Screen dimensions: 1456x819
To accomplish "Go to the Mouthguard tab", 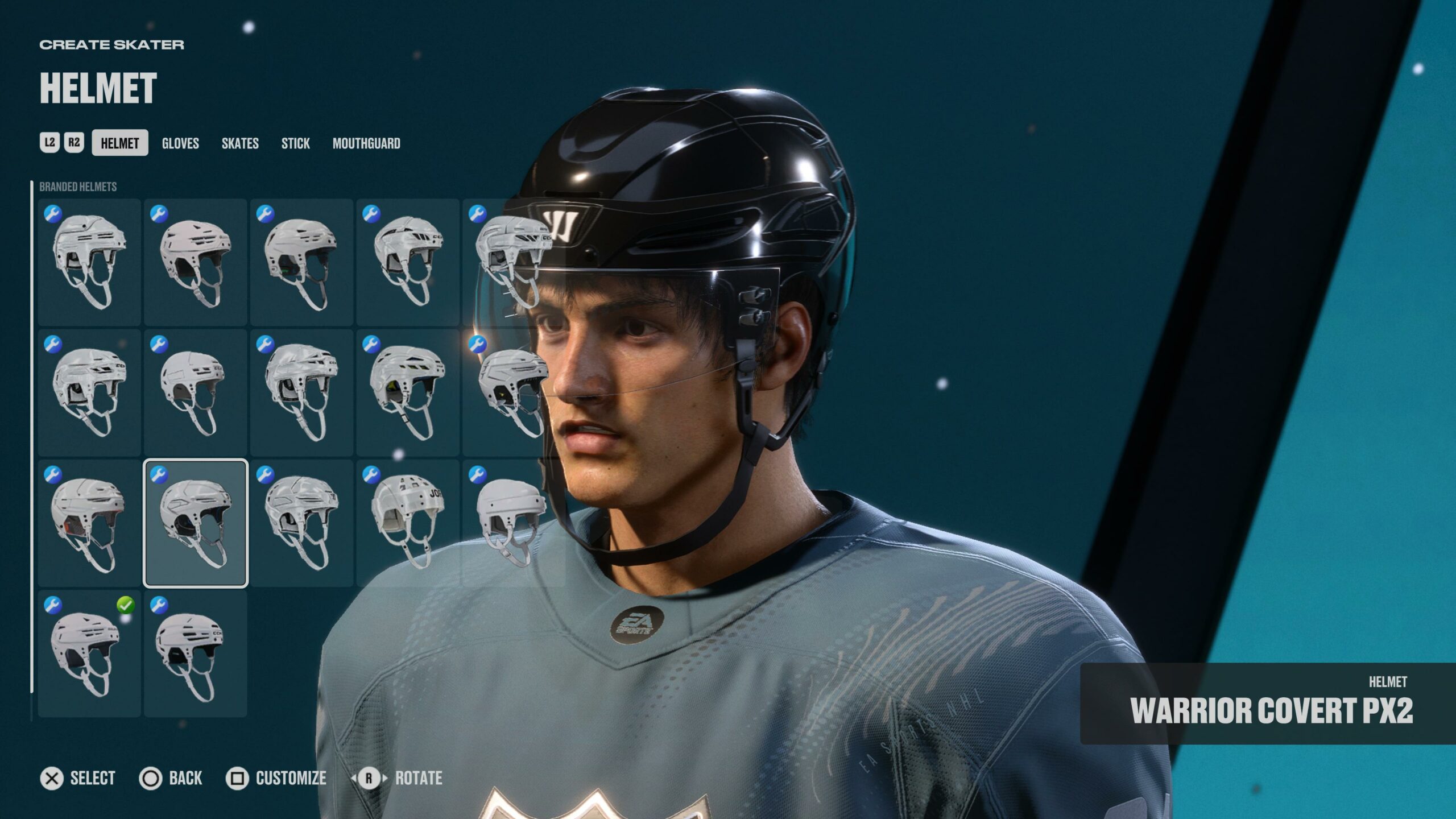I will (x=366, y=143).
